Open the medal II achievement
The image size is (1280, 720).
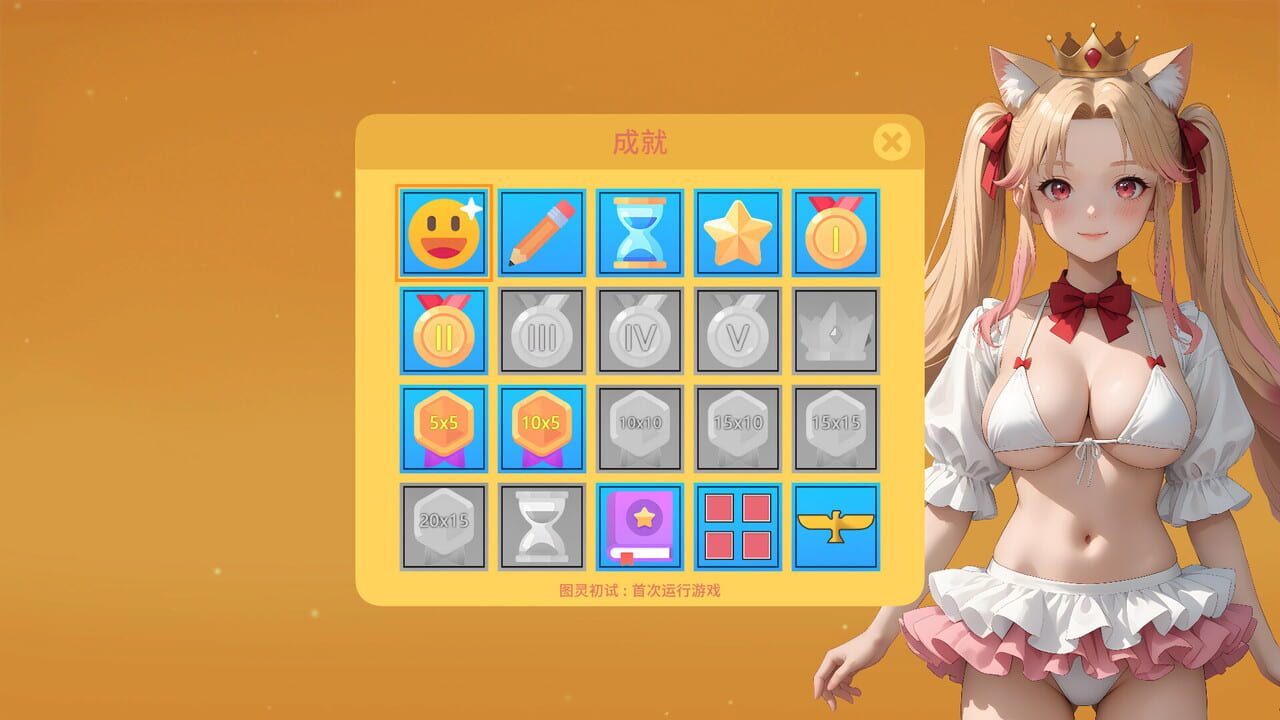click(444, 330)
